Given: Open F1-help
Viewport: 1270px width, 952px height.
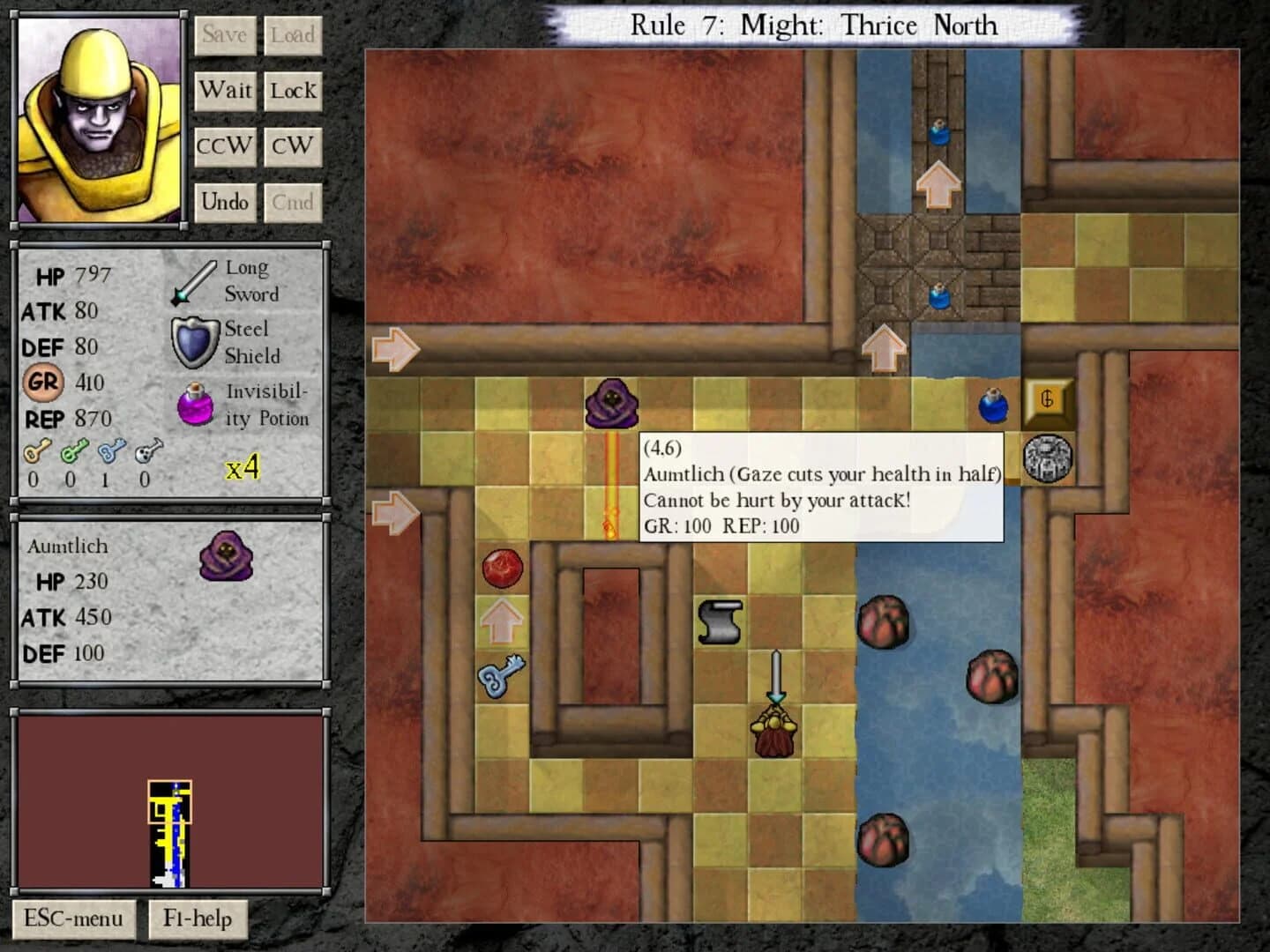Looking at the screenshot, I should pos(199,919).
